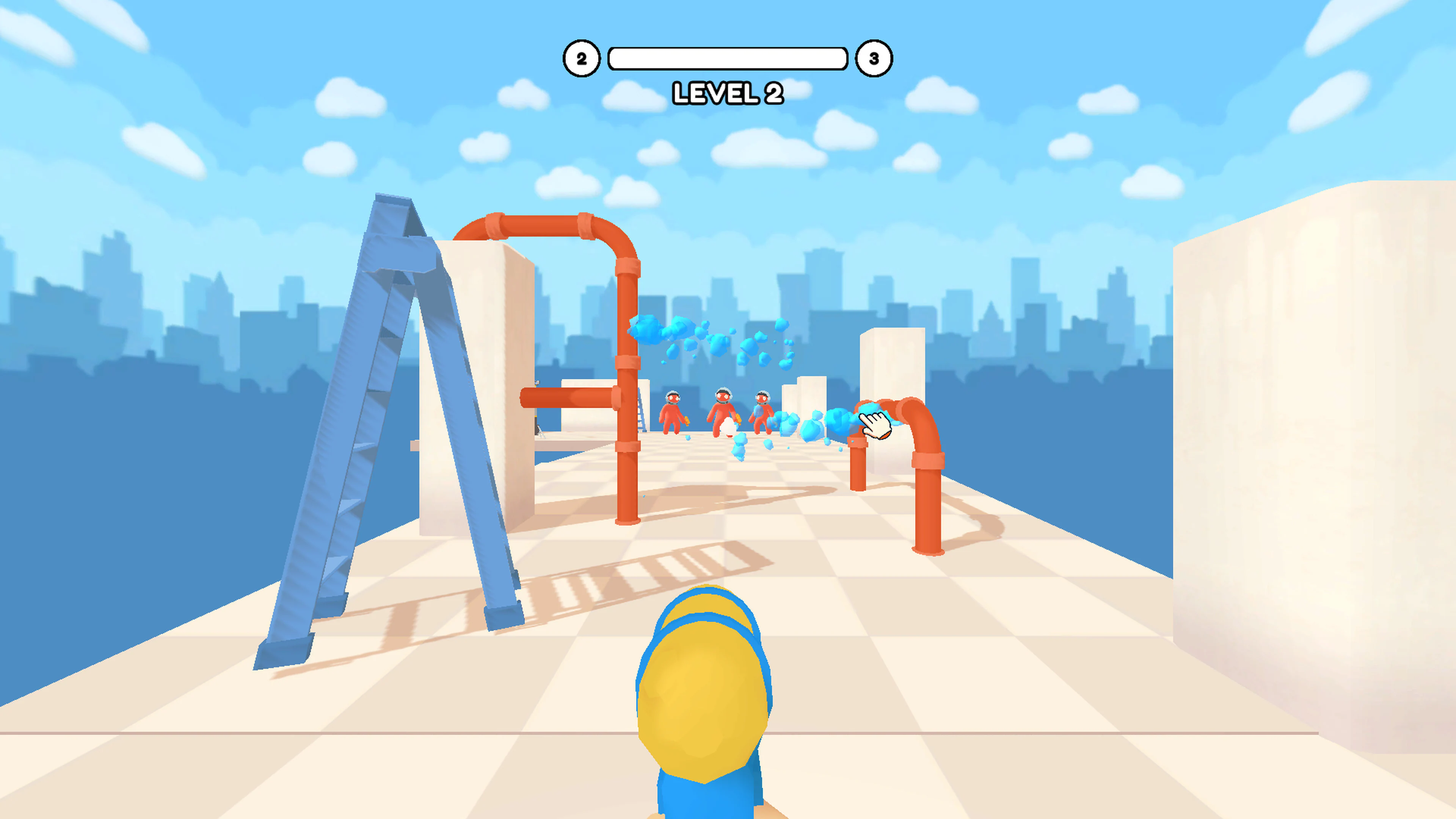Click the circled level 2 badge
The height and width of the screenshot is (819, 1456).
click(582, 58)
